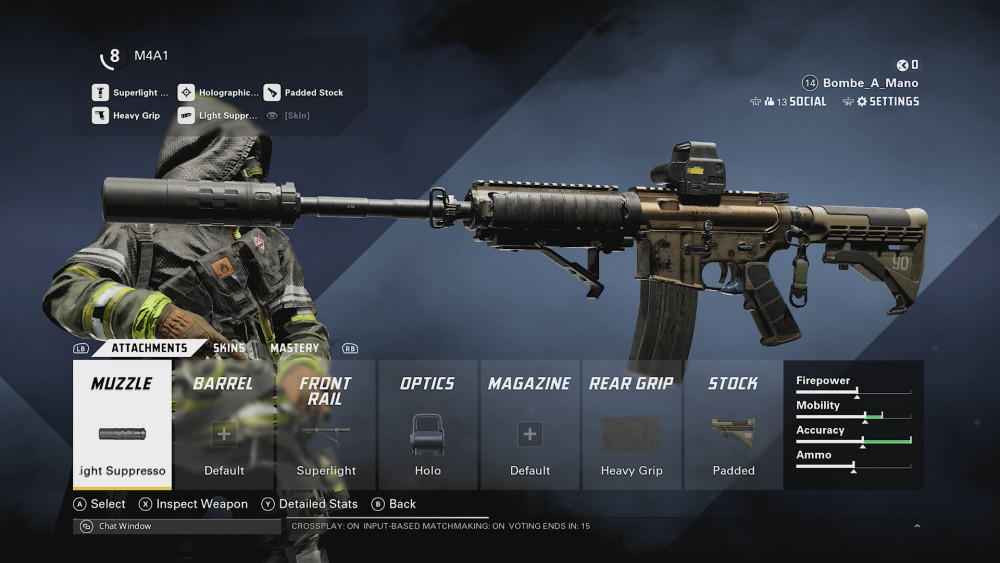Open the Magazine attachment slot

[x=530, y=425]
